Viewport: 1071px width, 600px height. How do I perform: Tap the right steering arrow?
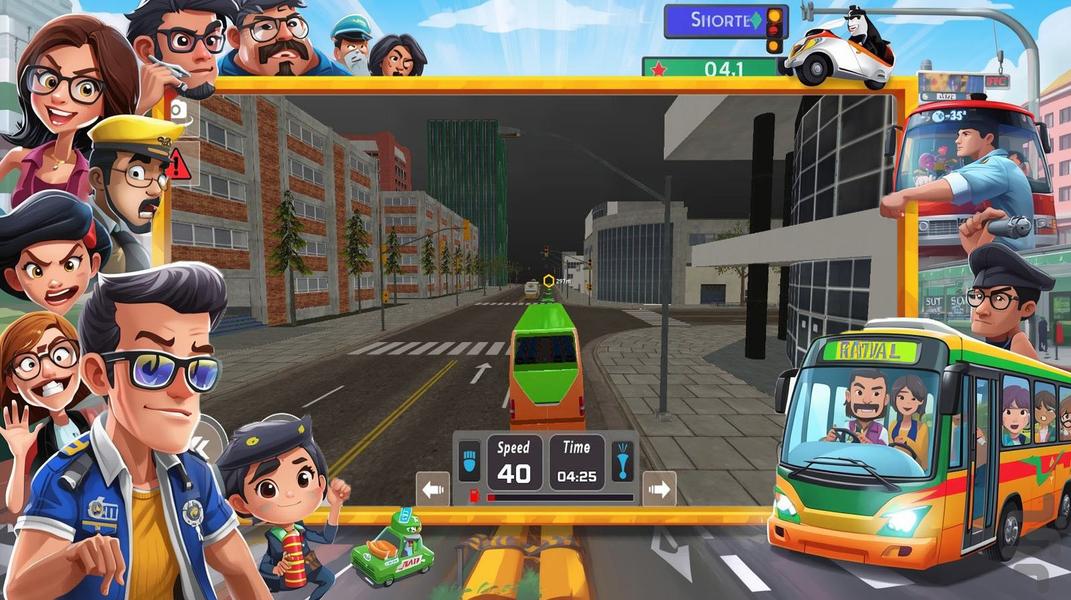(659, 489)
